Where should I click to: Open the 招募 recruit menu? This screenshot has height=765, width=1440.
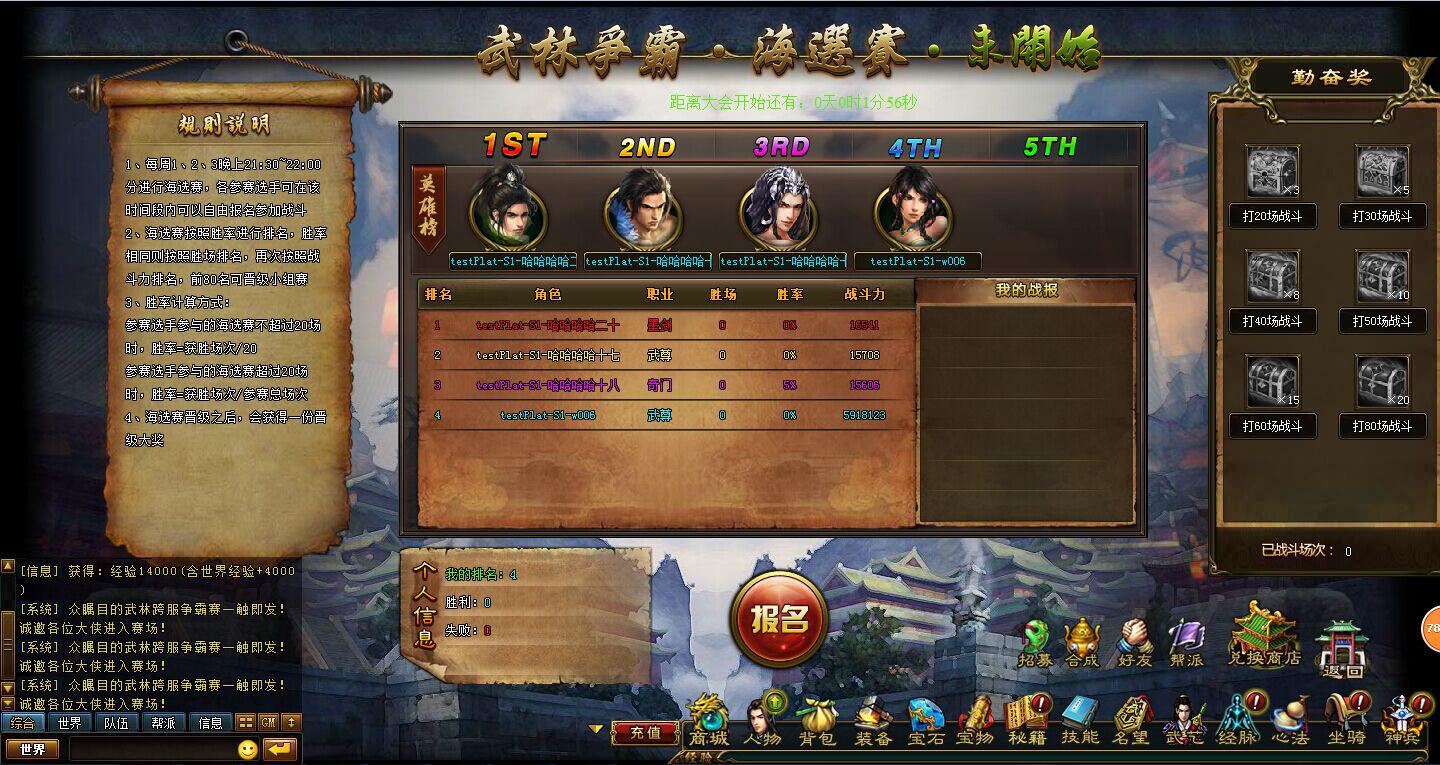click(x=1035, y=643)
